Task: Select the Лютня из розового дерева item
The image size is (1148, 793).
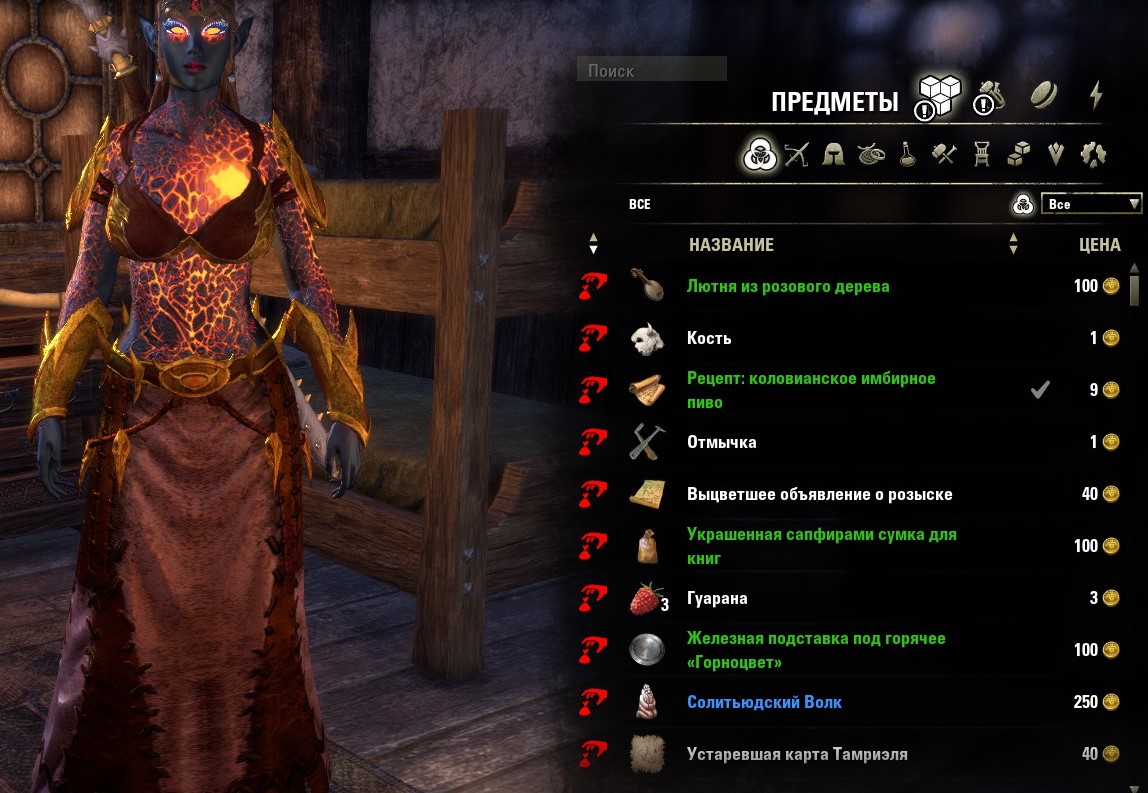Action: (788, 286)
